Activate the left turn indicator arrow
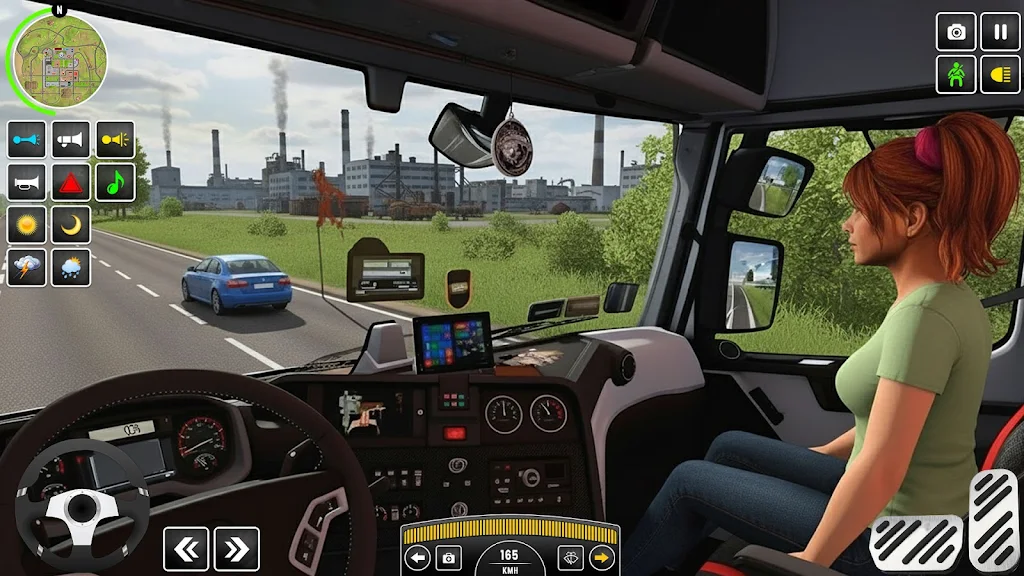Viewport: 1024px width, 576px height. pos(417,558)
